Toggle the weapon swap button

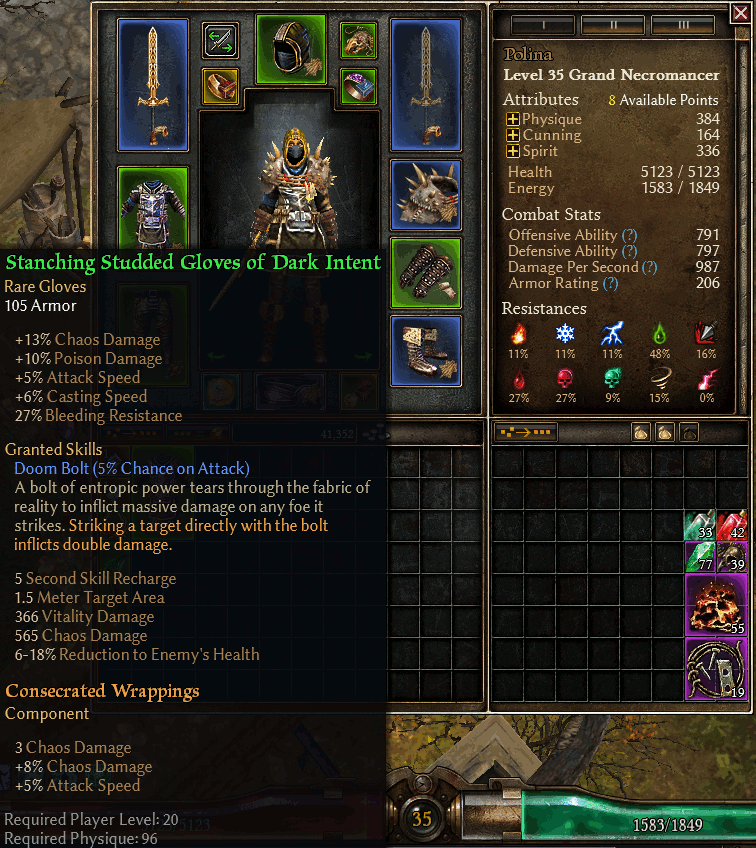click(x=220, y=41)
